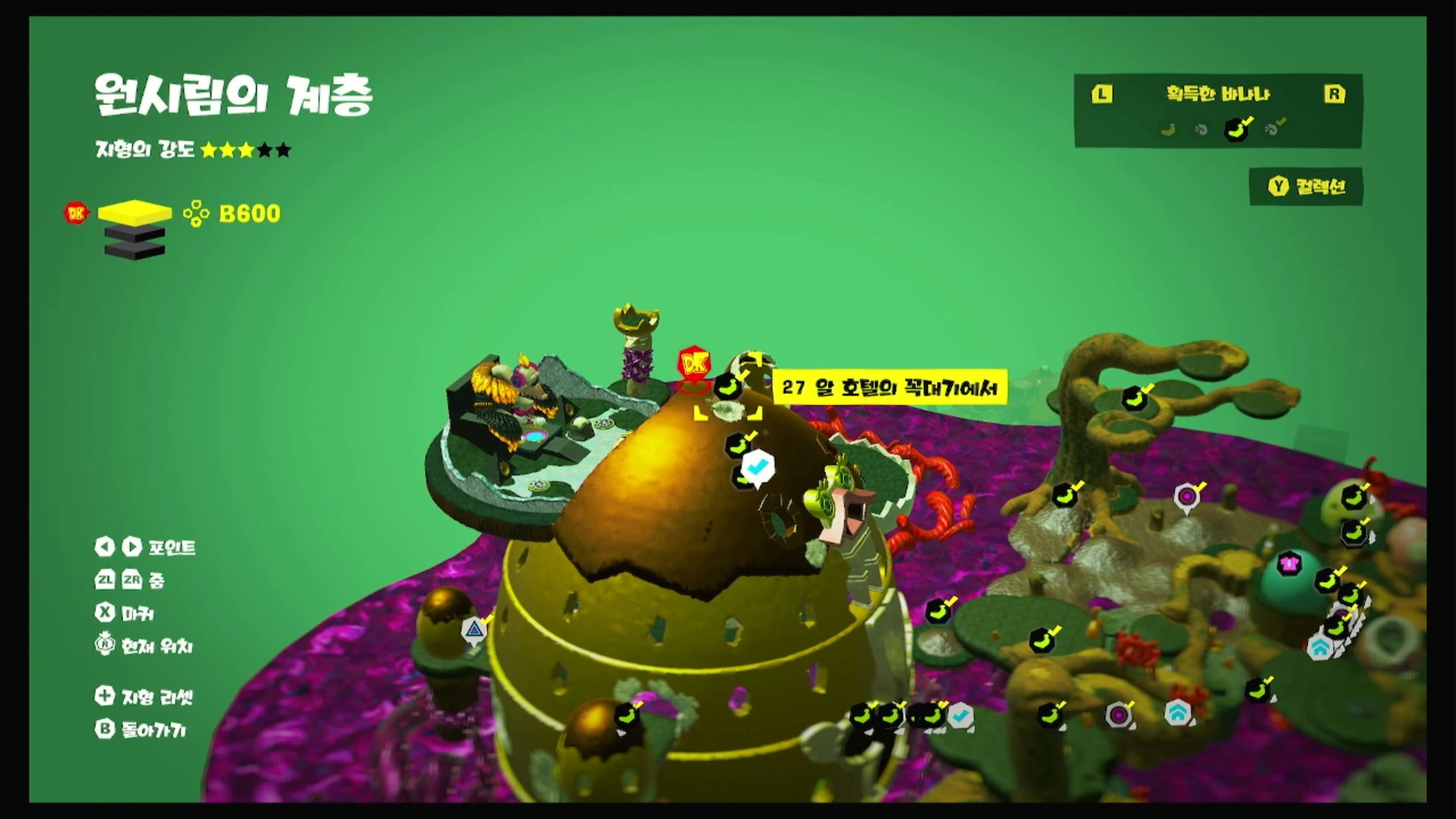Viewport: 1456px width, 819px height.
Task: Switch to the uncollected fossils filter
Action: (x=1201, y=130)
